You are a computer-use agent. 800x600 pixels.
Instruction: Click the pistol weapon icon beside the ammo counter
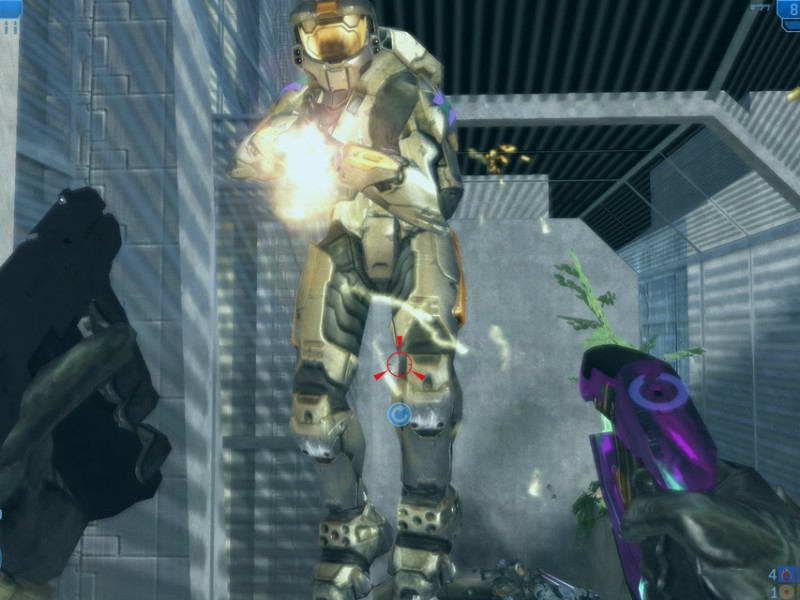point(760,7)
